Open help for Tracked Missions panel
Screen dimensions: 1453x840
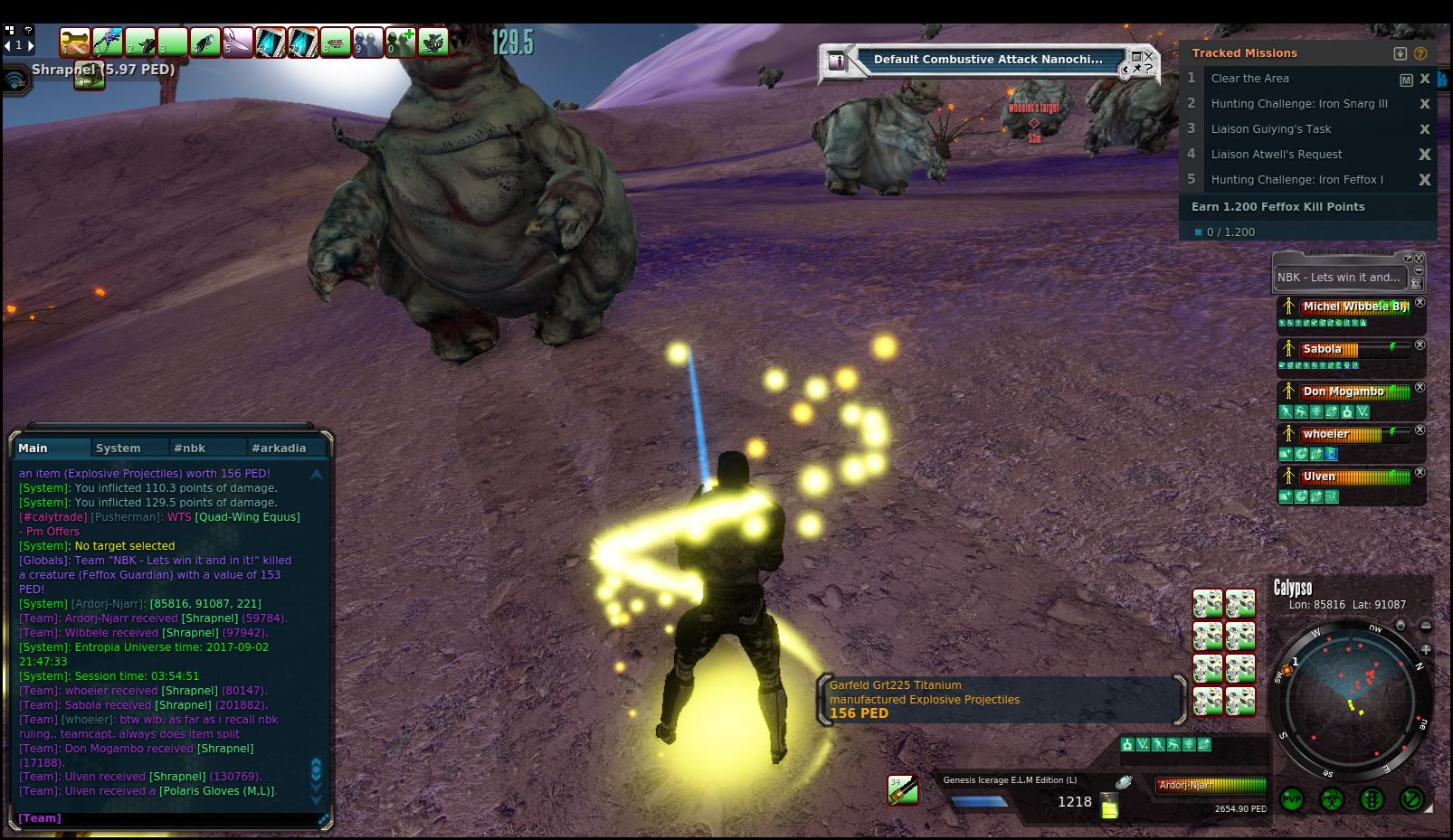pos(1420,53)
